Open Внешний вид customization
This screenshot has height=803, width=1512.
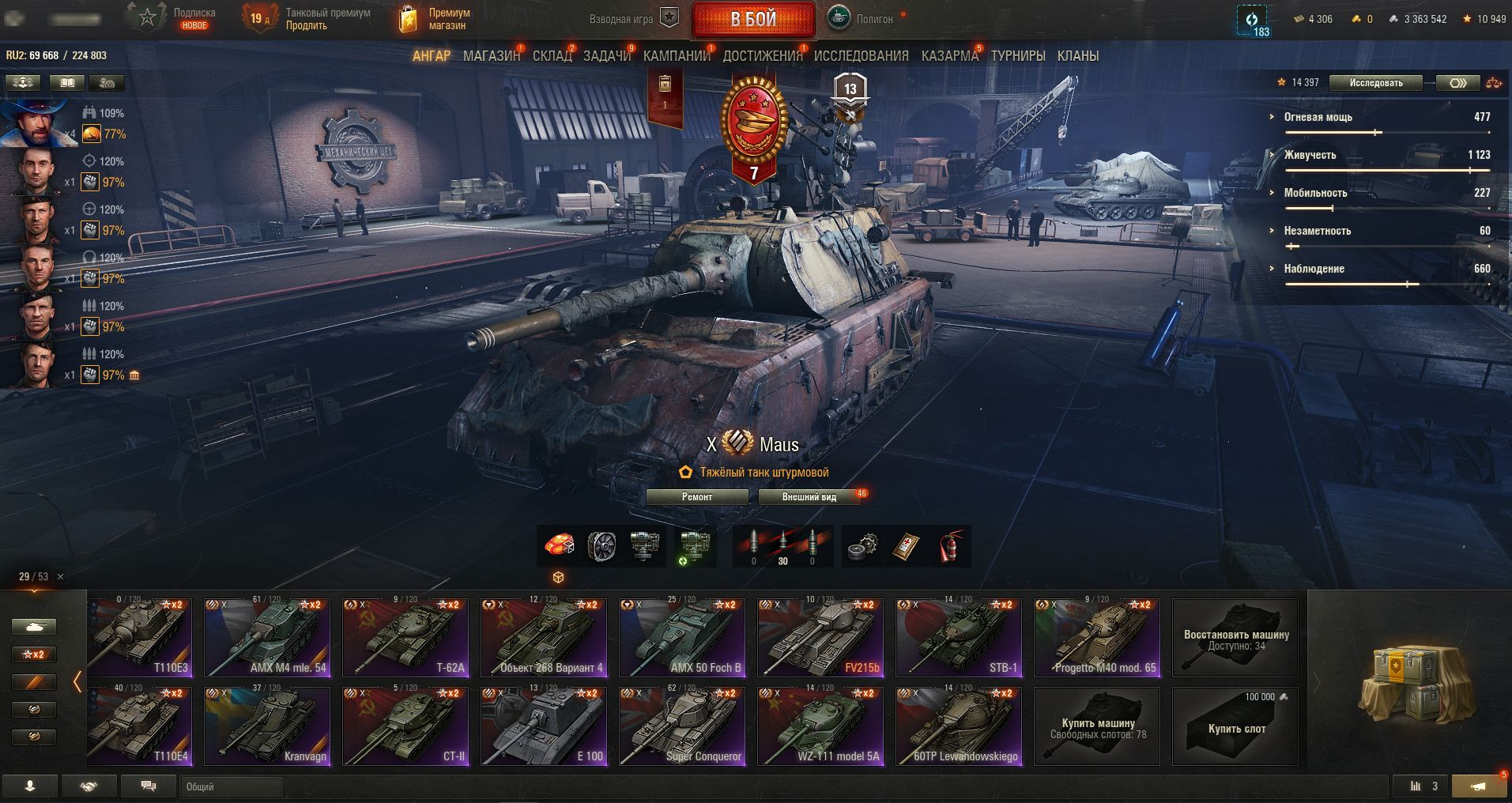pyautogui.click(x=809, y=497)
